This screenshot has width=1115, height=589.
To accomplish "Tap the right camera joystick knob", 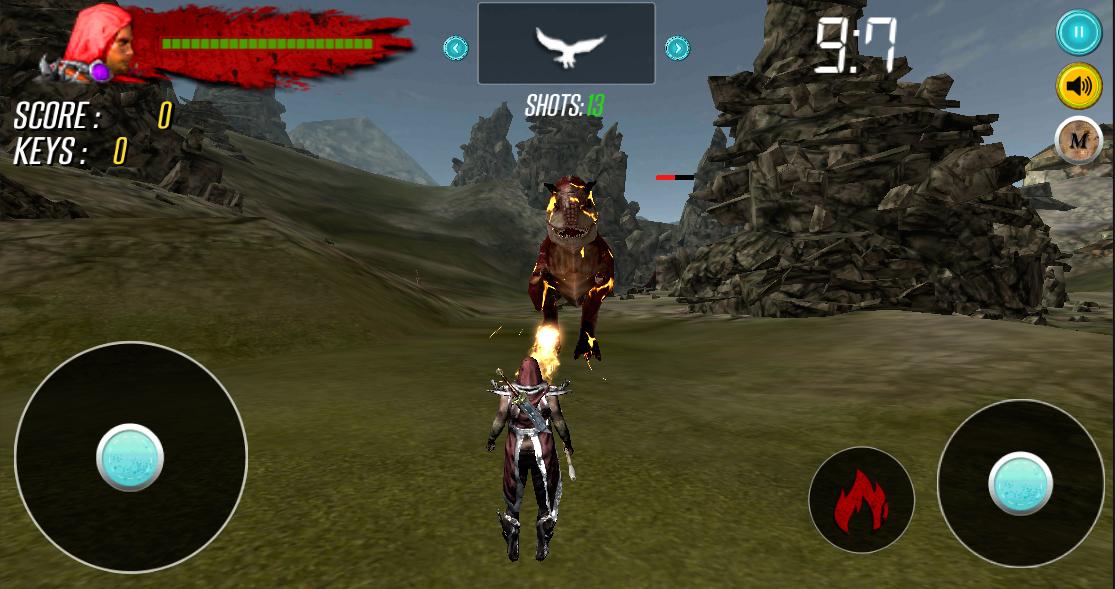I will (1020, 484).
